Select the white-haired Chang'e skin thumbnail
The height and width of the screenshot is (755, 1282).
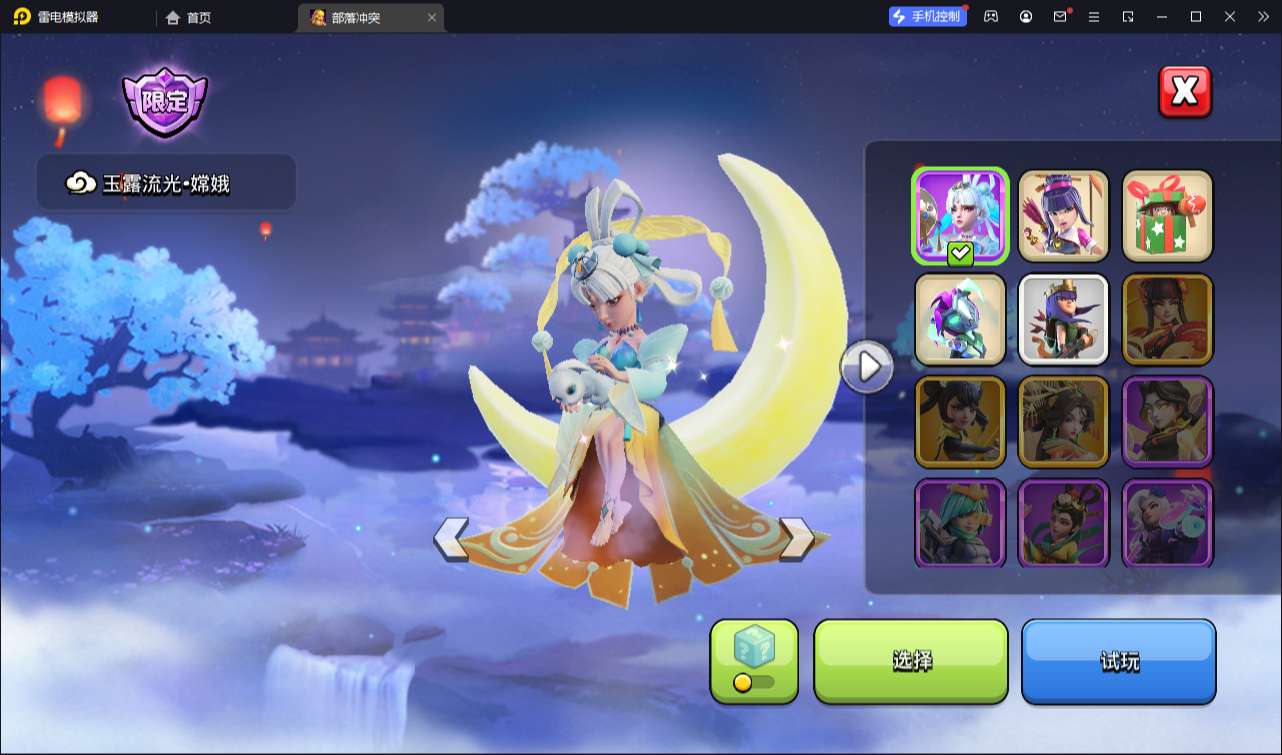point(960,215)
